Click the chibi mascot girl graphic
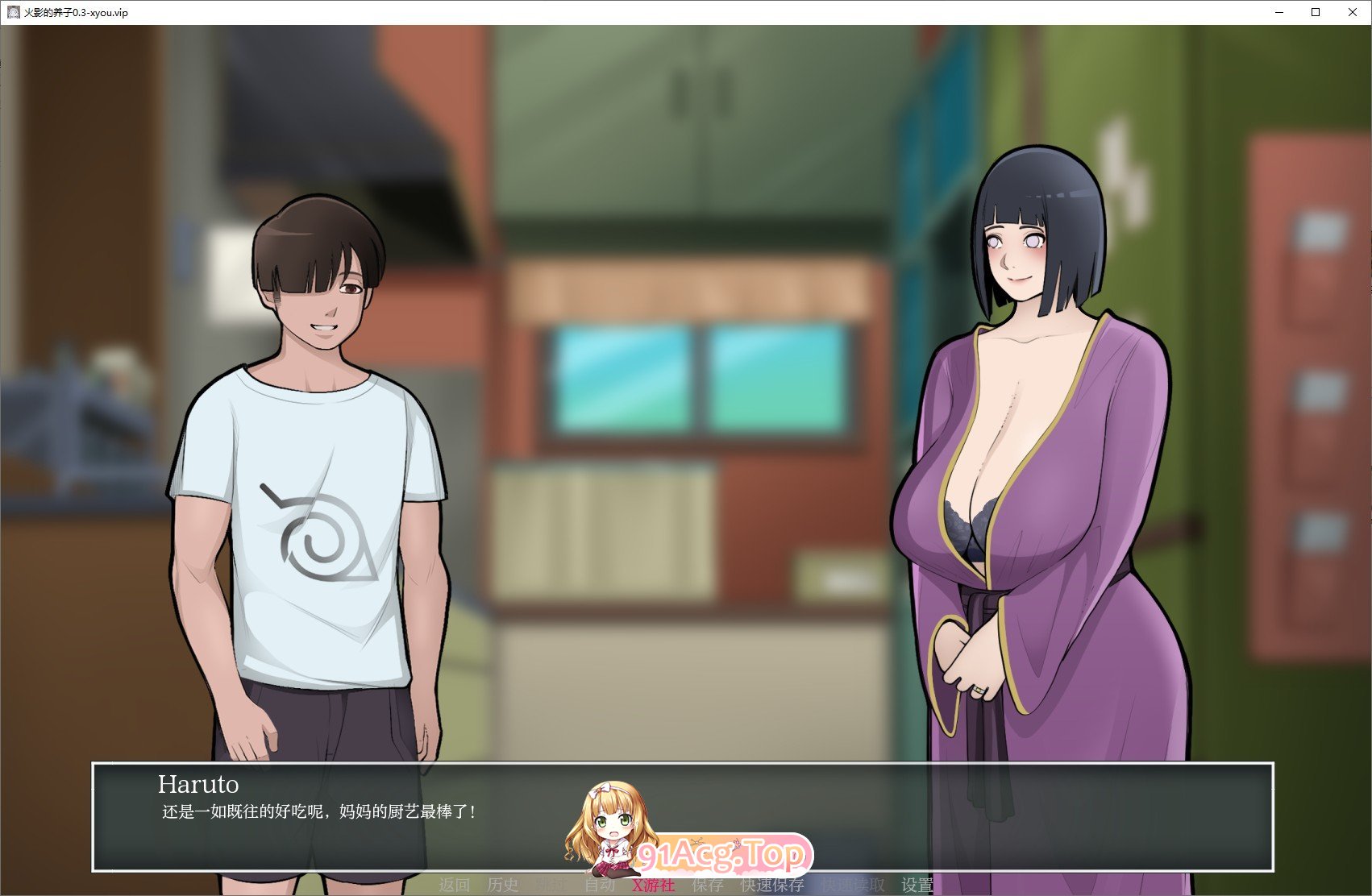Viewport: 1372px width, 896px height. click(x=610, y=822)
